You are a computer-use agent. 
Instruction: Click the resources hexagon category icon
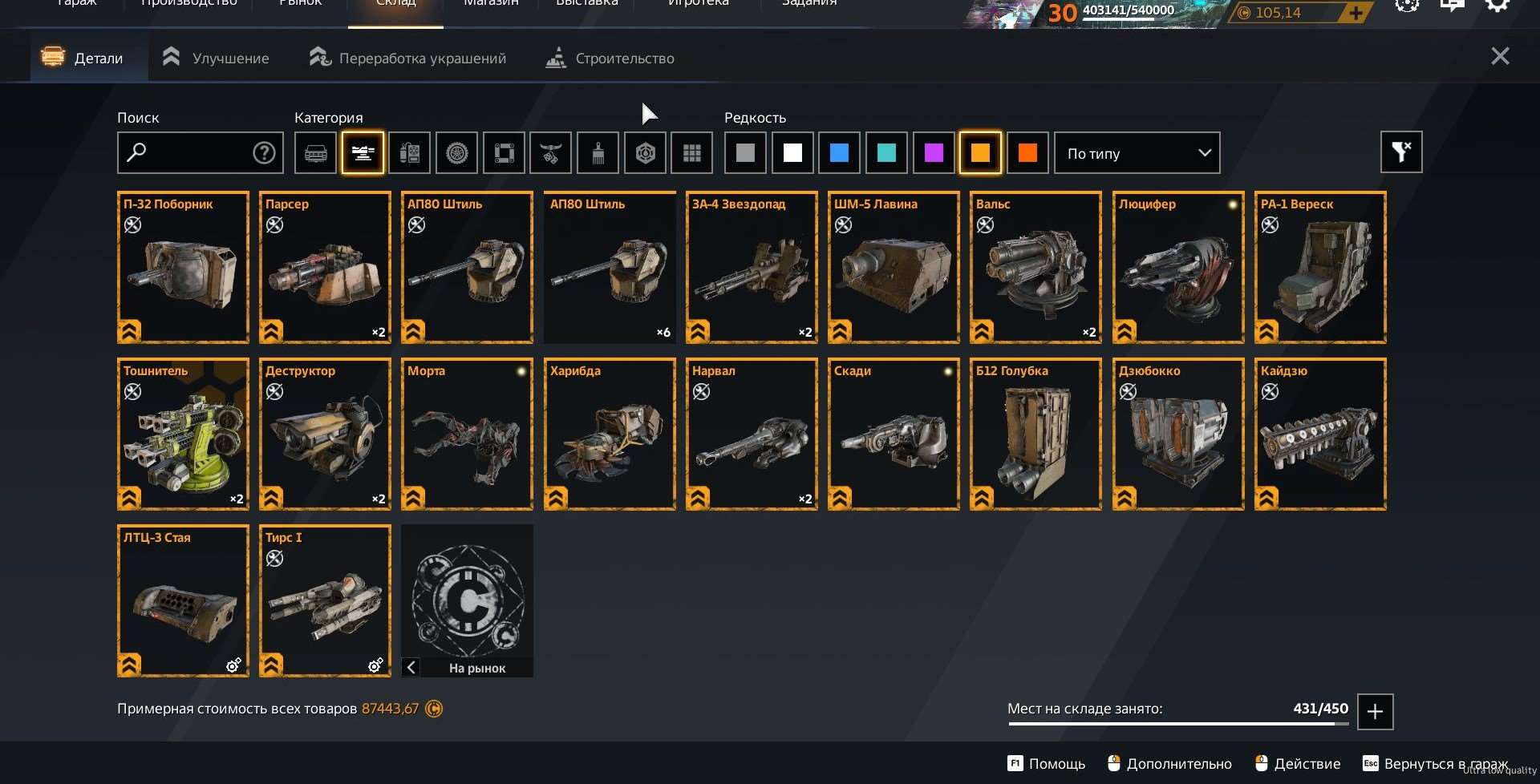(644, 152)
